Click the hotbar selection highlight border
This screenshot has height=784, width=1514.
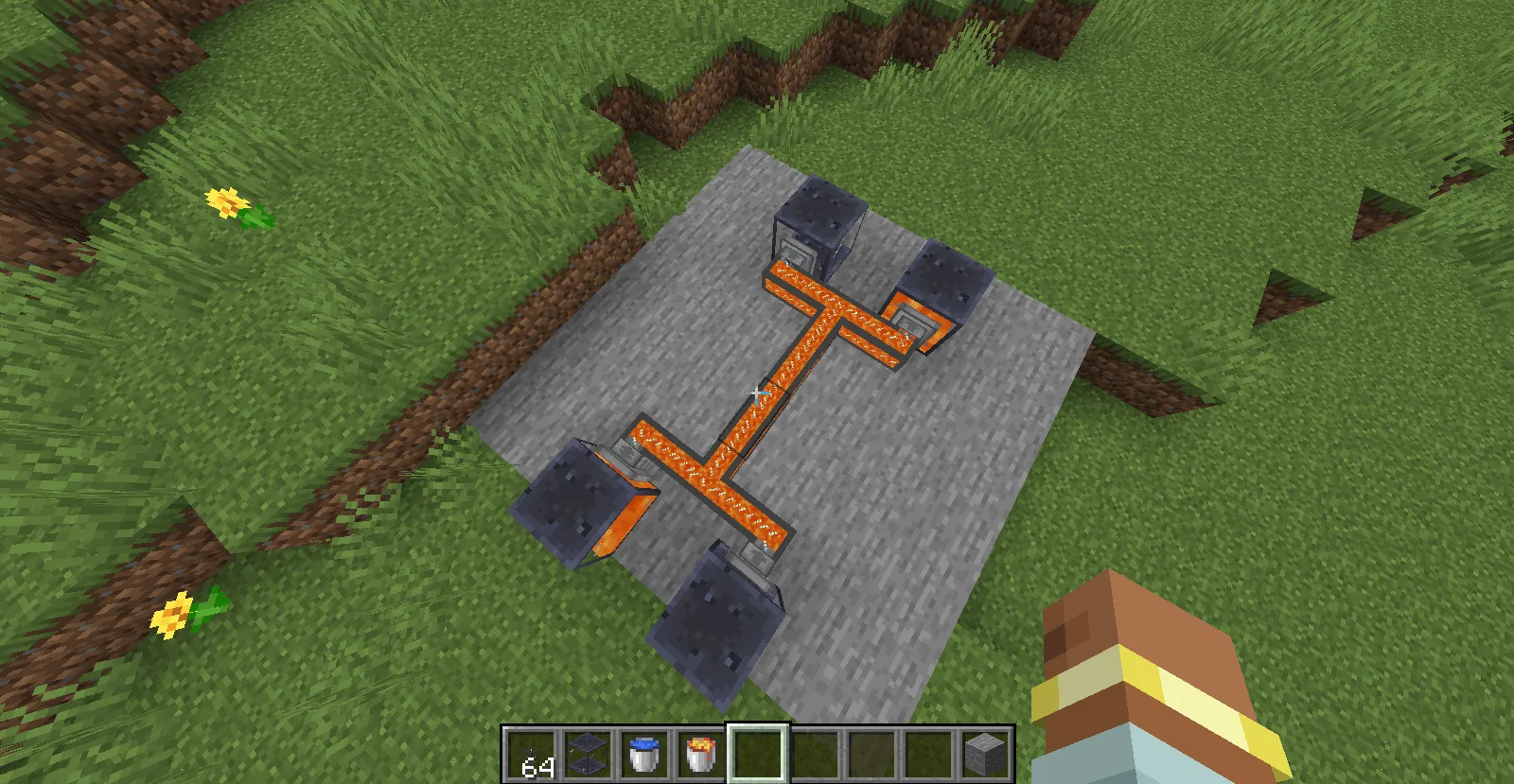[756, 726]
